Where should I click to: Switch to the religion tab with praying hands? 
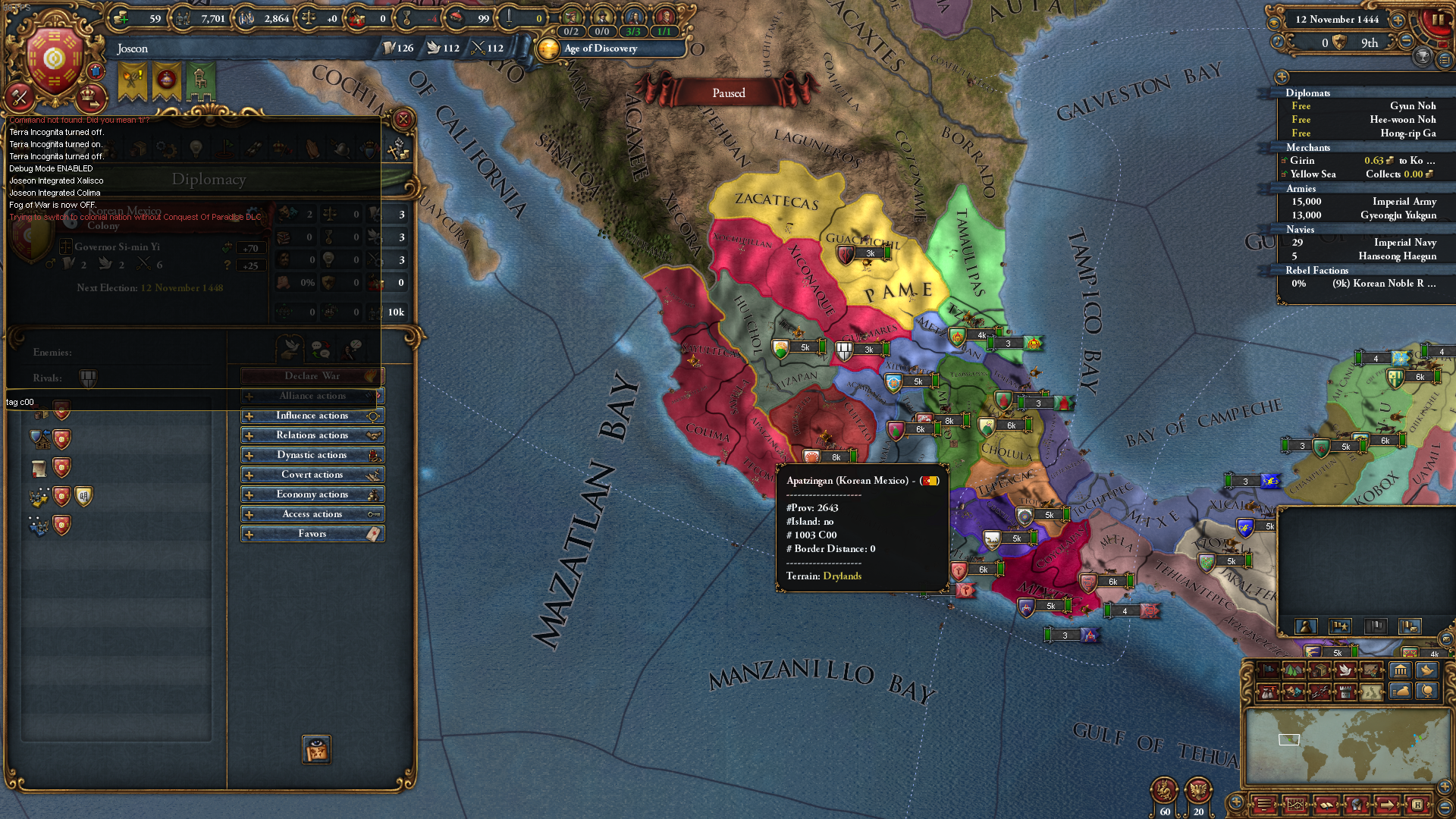coord(312,149)
